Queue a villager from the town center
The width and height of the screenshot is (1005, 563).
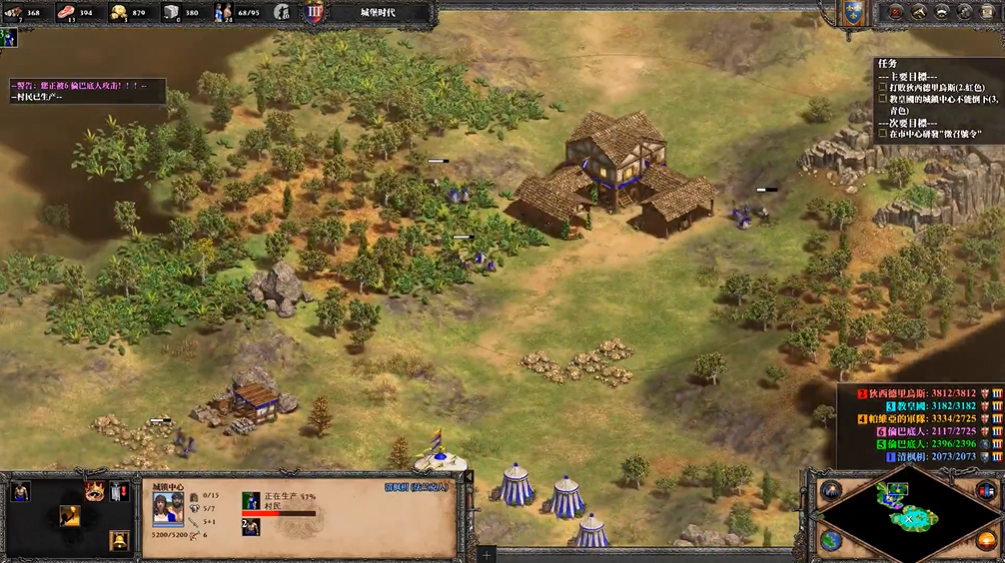tap(21, 491)
